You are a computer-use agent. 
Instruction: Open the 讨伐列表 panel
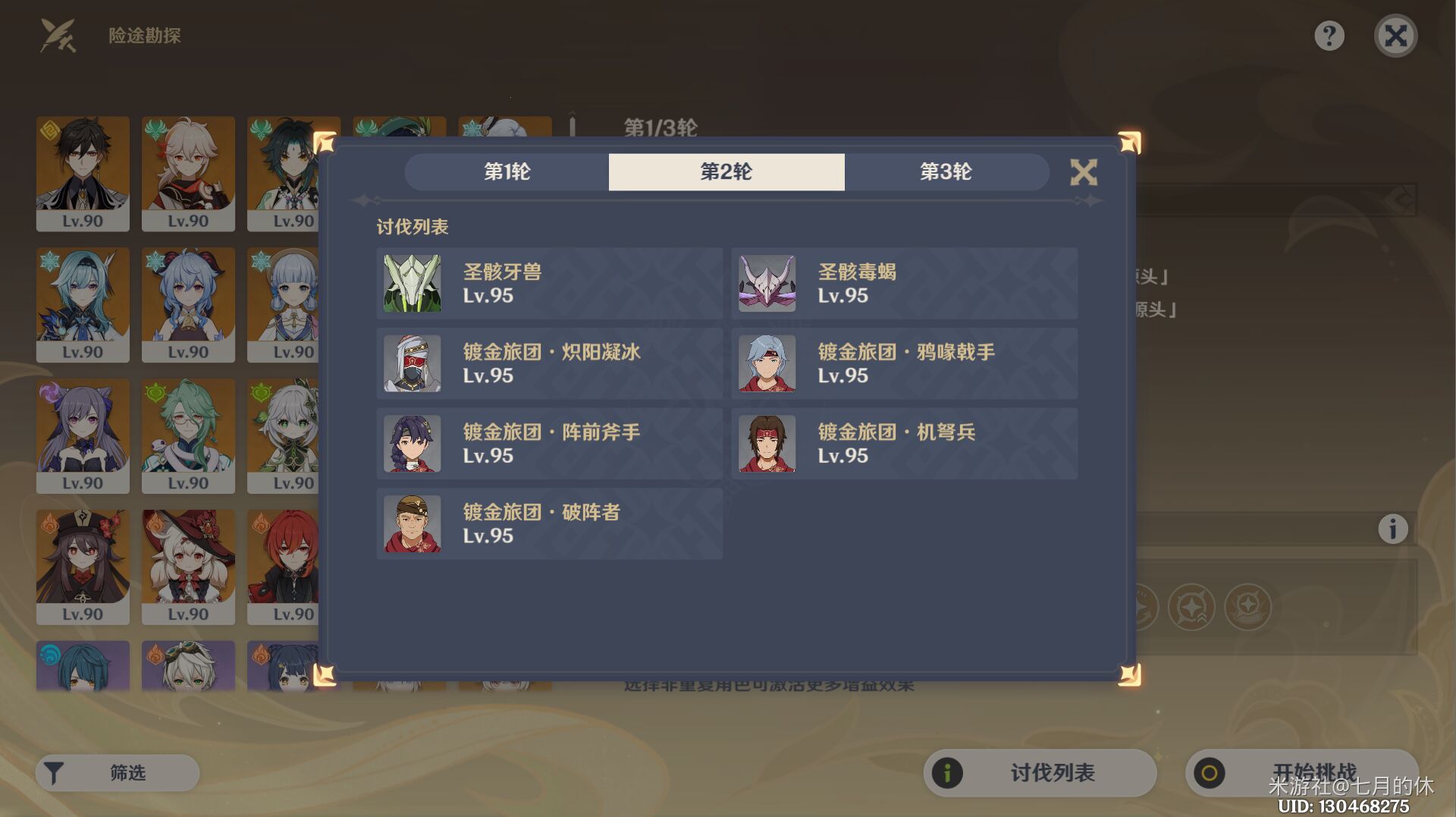[1039, 772]
